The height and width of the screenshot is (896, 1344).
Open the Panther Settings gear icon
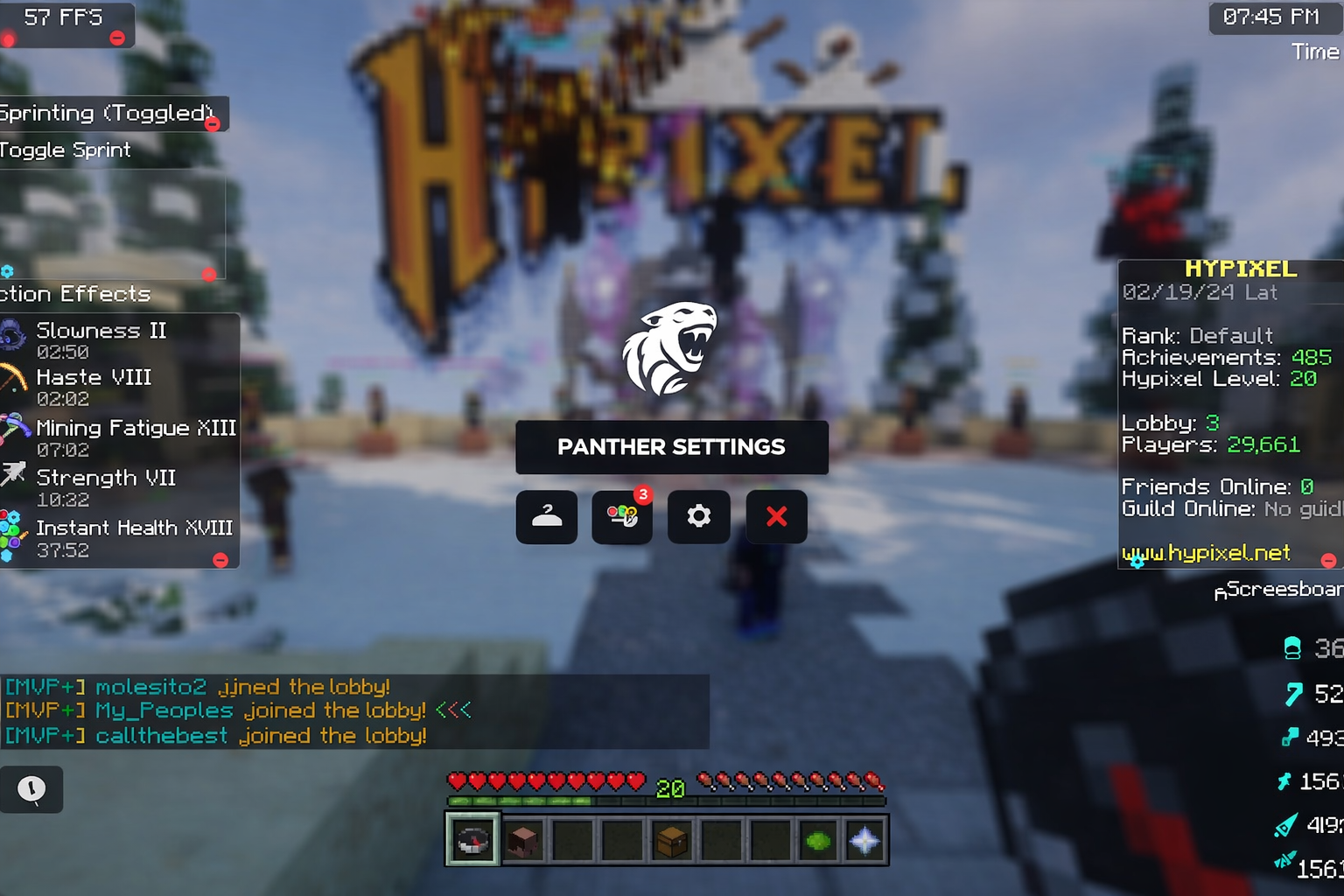pos(698,516)
